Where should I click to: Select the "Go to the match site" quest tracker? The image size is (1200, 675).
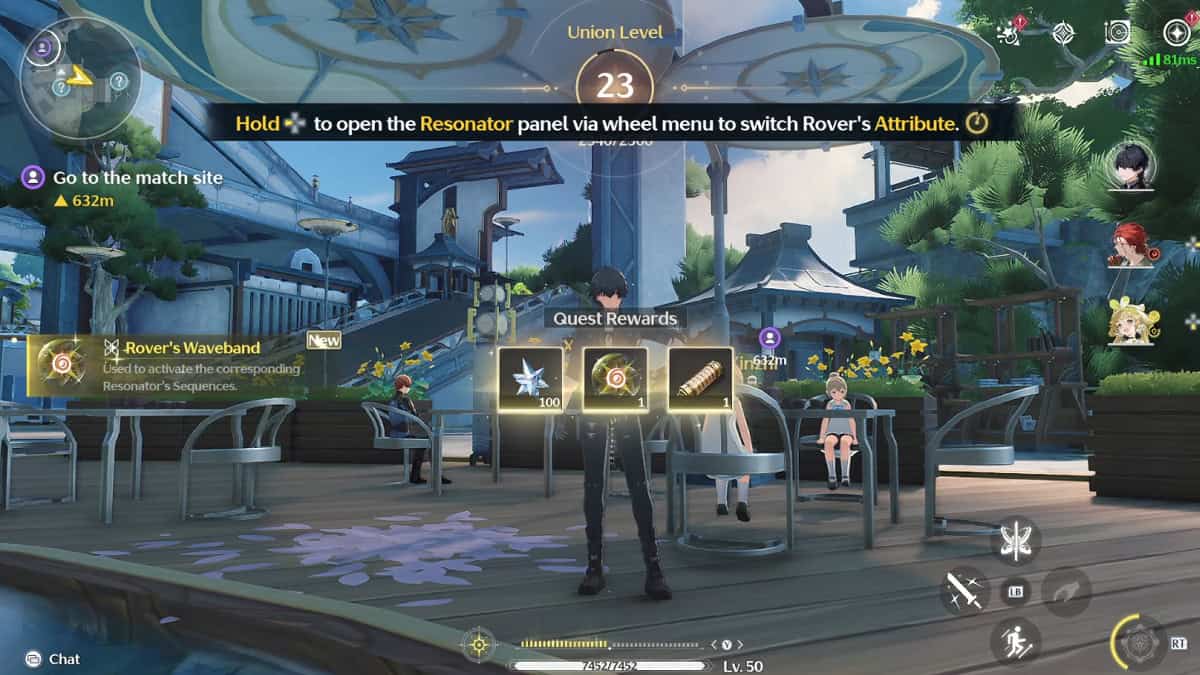pos(137,178)
